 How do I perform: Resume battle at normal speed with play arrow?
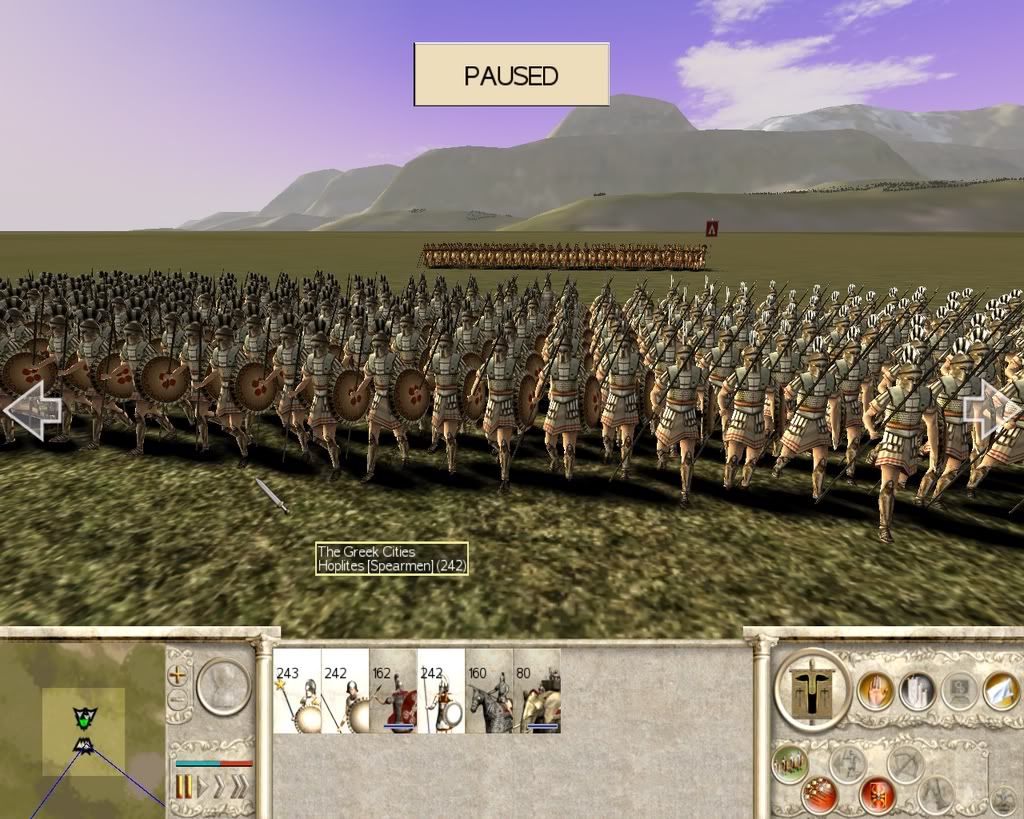click(203, 785)
